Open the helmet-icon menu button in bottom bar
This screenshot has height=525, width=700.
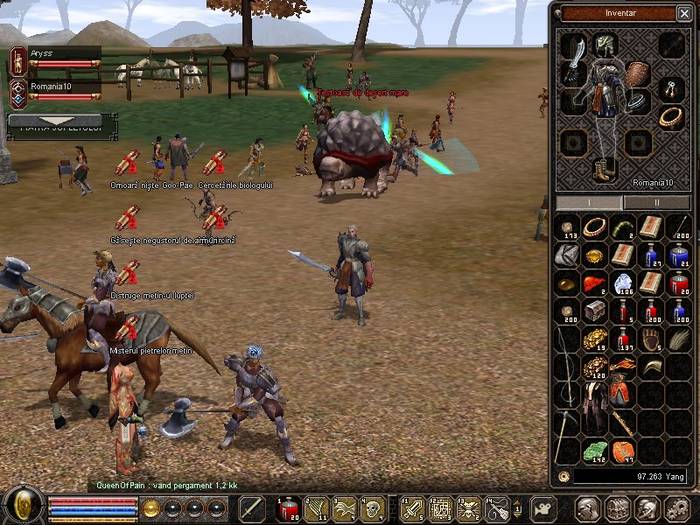click(589, 509)
